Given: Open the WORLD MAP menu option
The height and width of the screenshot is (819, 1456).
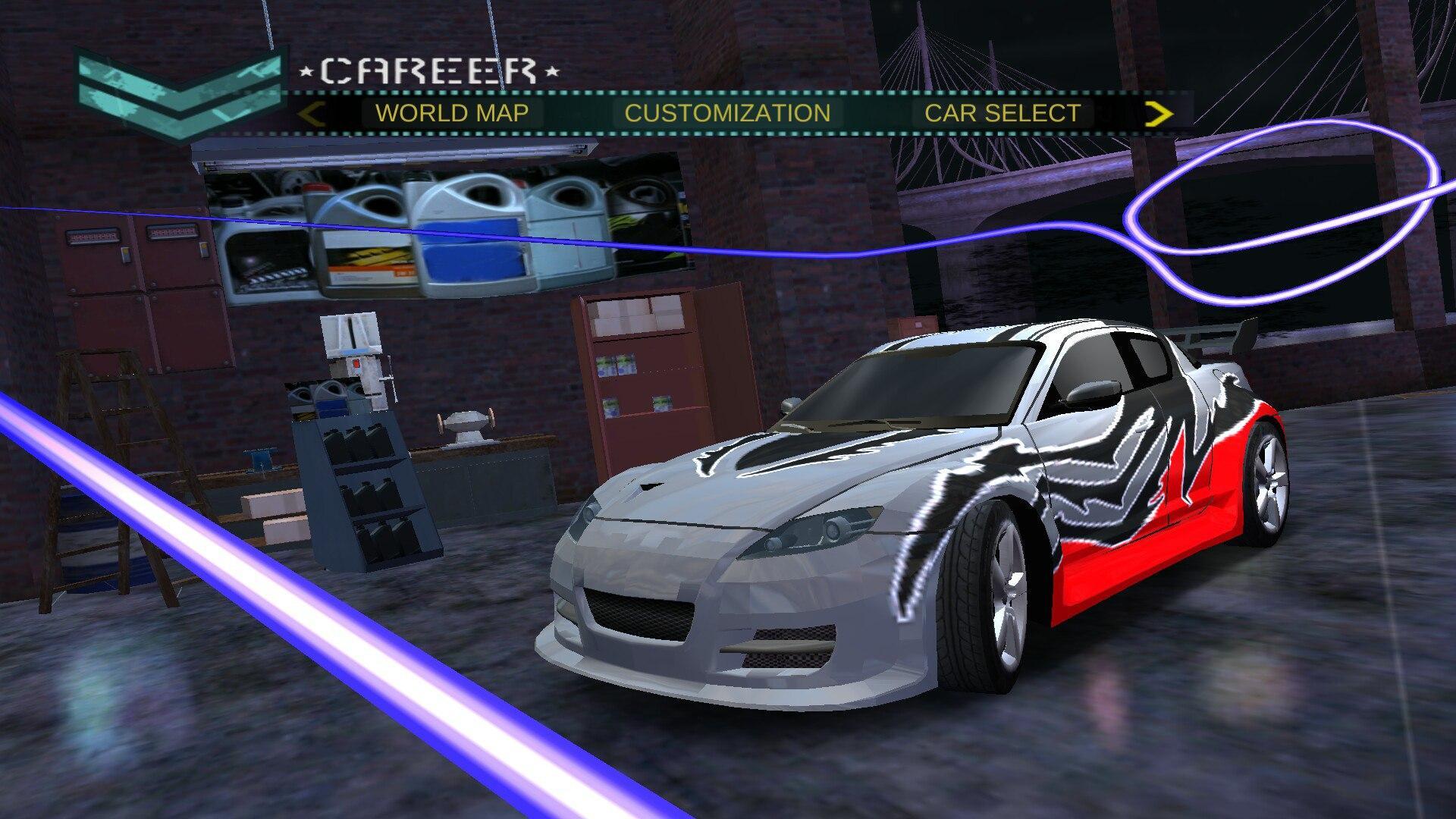Looking at the screenshot, I should pyautogui.click(x=453, y=112).
